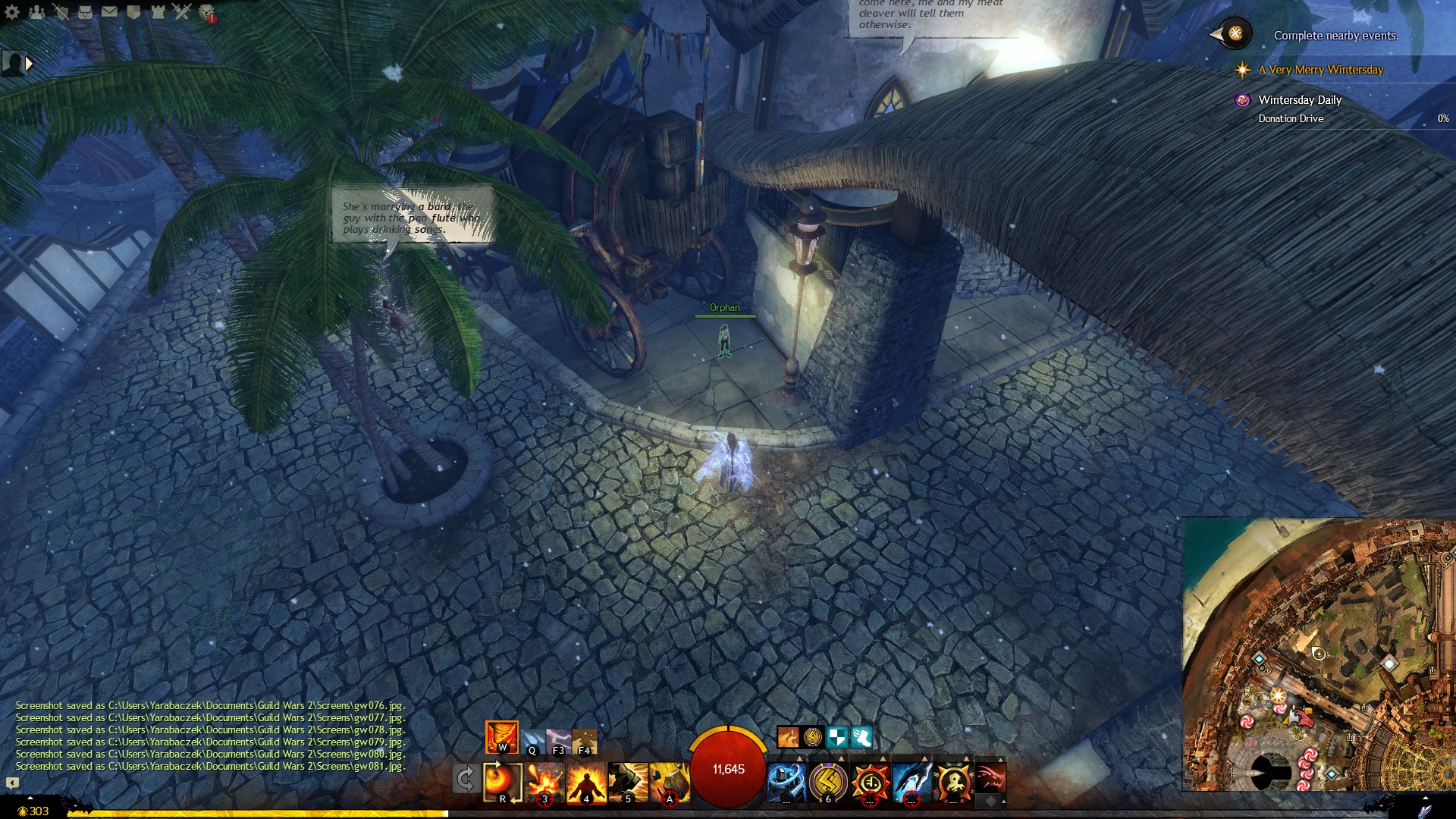Image resolution: width=1456 pixels, height=819 pixels.
Task: Activate the burning figure skill in slot 4
Action: pyautogui.click(x=586, y=782)
